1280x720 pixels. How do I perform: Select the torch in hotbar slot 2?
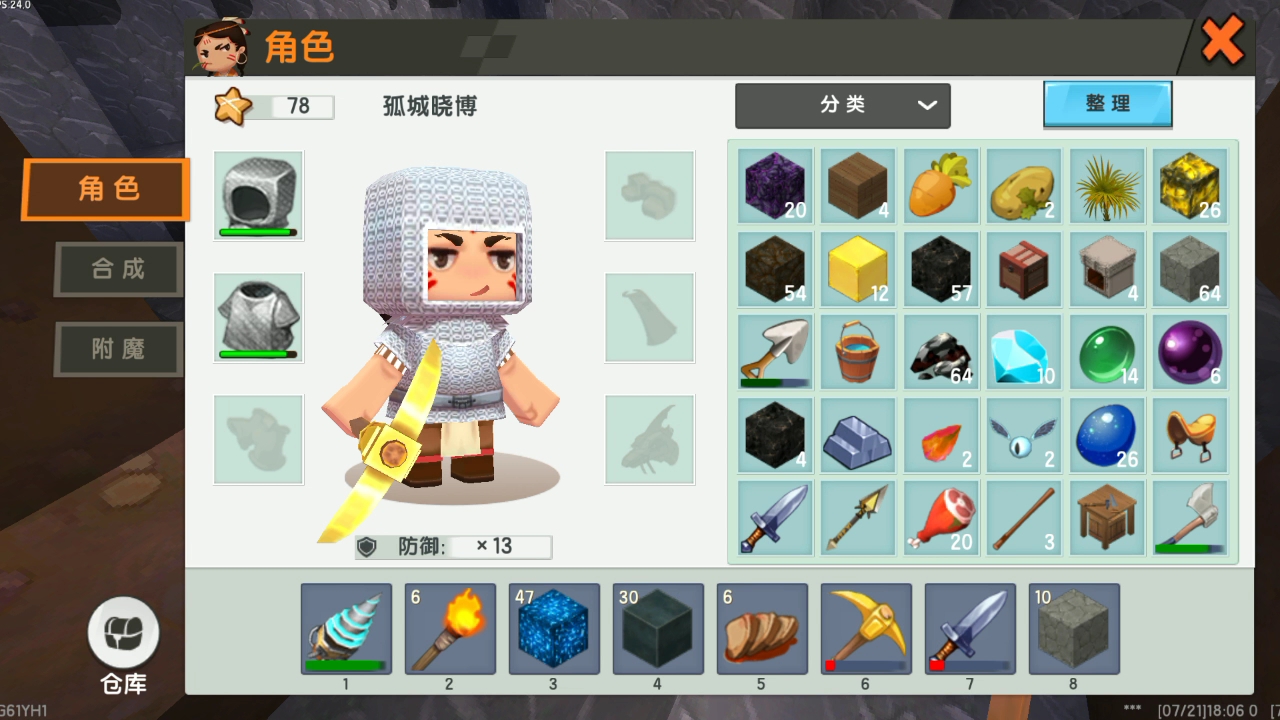click(x=449, y=628)
